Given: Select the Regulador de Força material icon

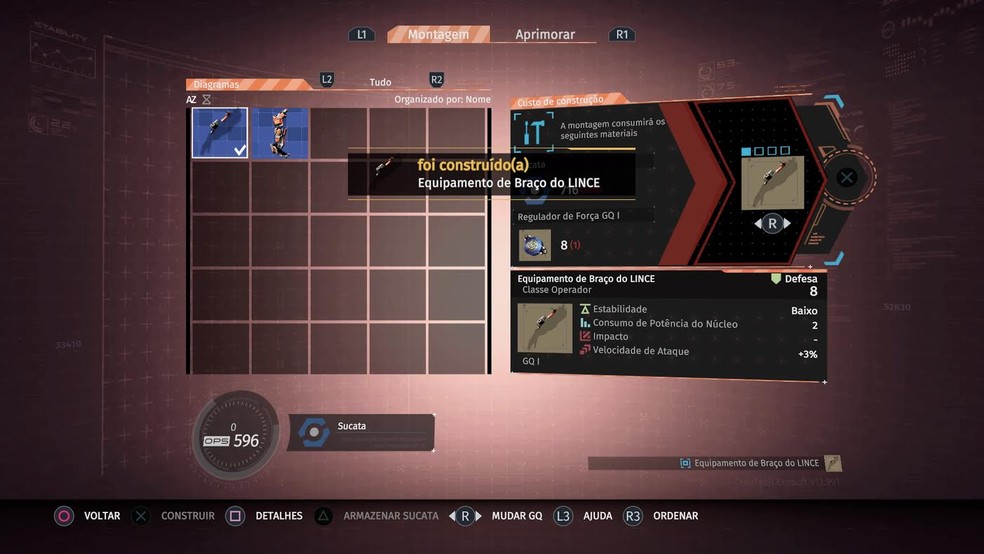Looking at the screenshot, I should tap(535, 245).
